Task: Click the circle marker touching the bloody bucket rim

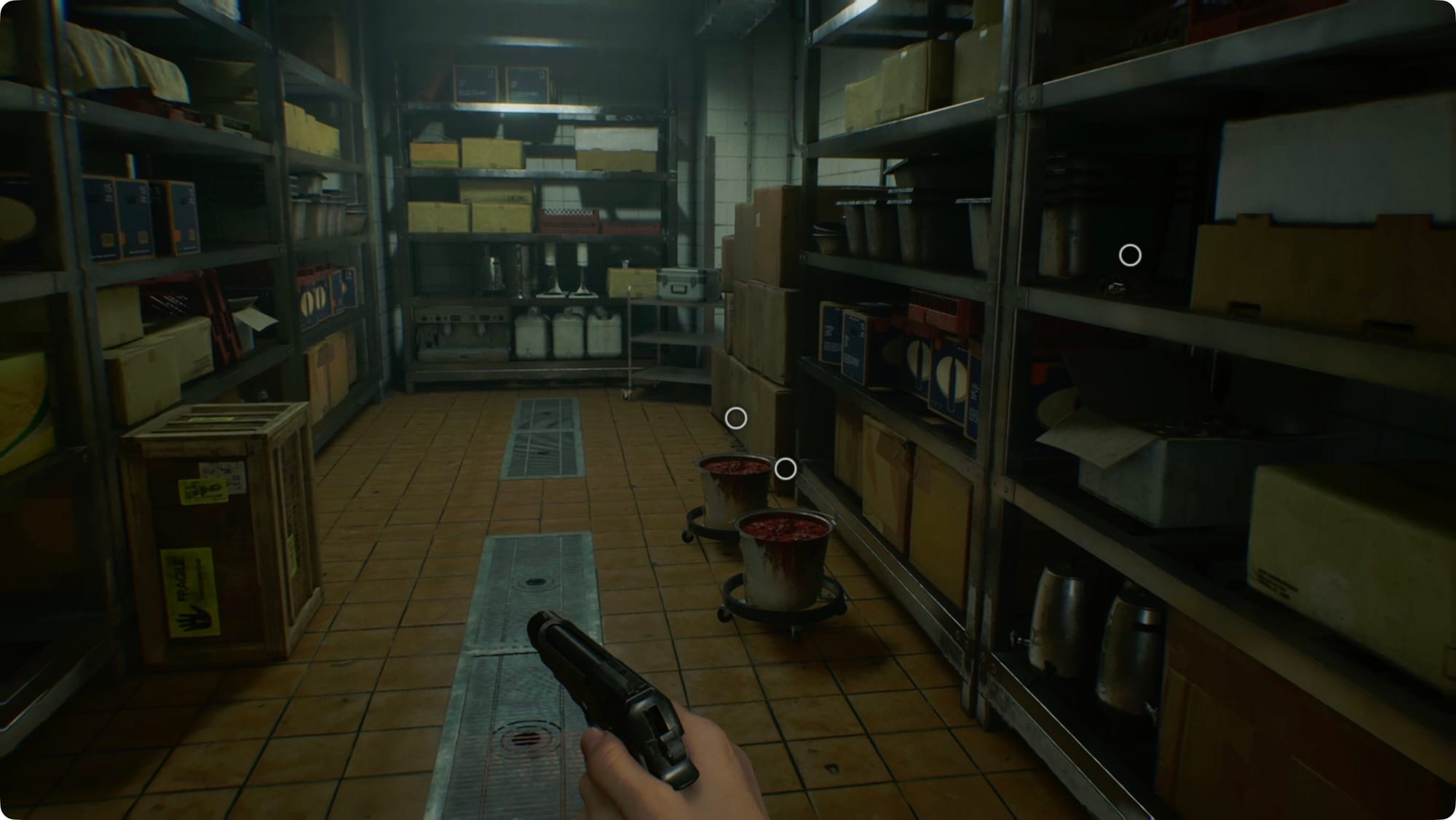Action: click(x=785, y=469)
